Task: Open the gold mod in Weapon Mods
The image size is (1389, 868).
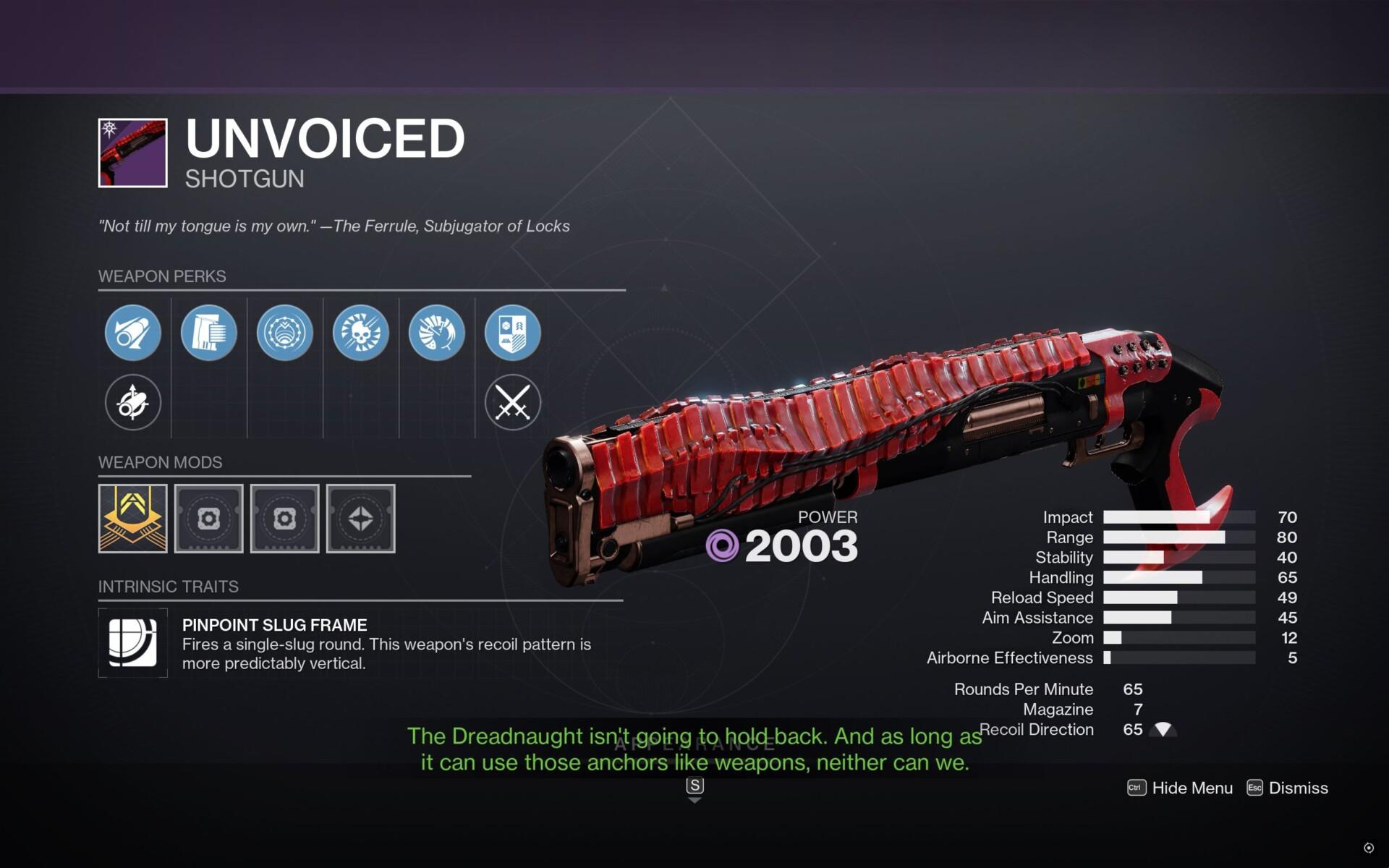Action: coord(133,519)
